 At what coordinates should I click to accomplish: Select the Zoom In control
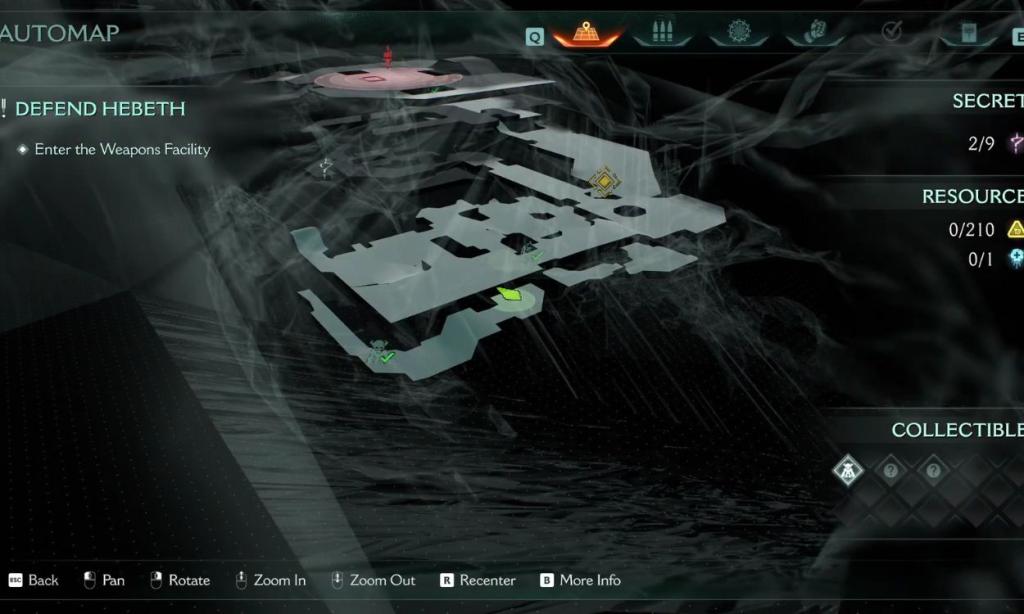click(x=271, y=580)
